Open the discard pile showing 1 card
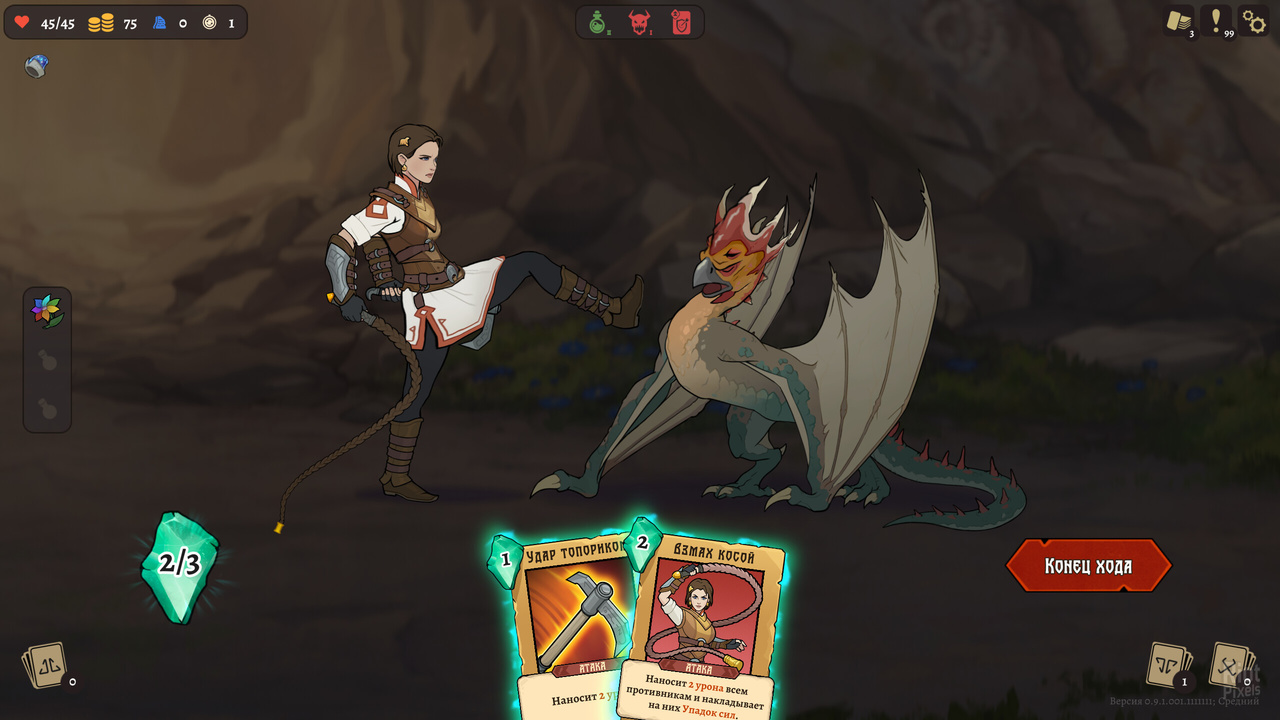 coord(1165,663)
